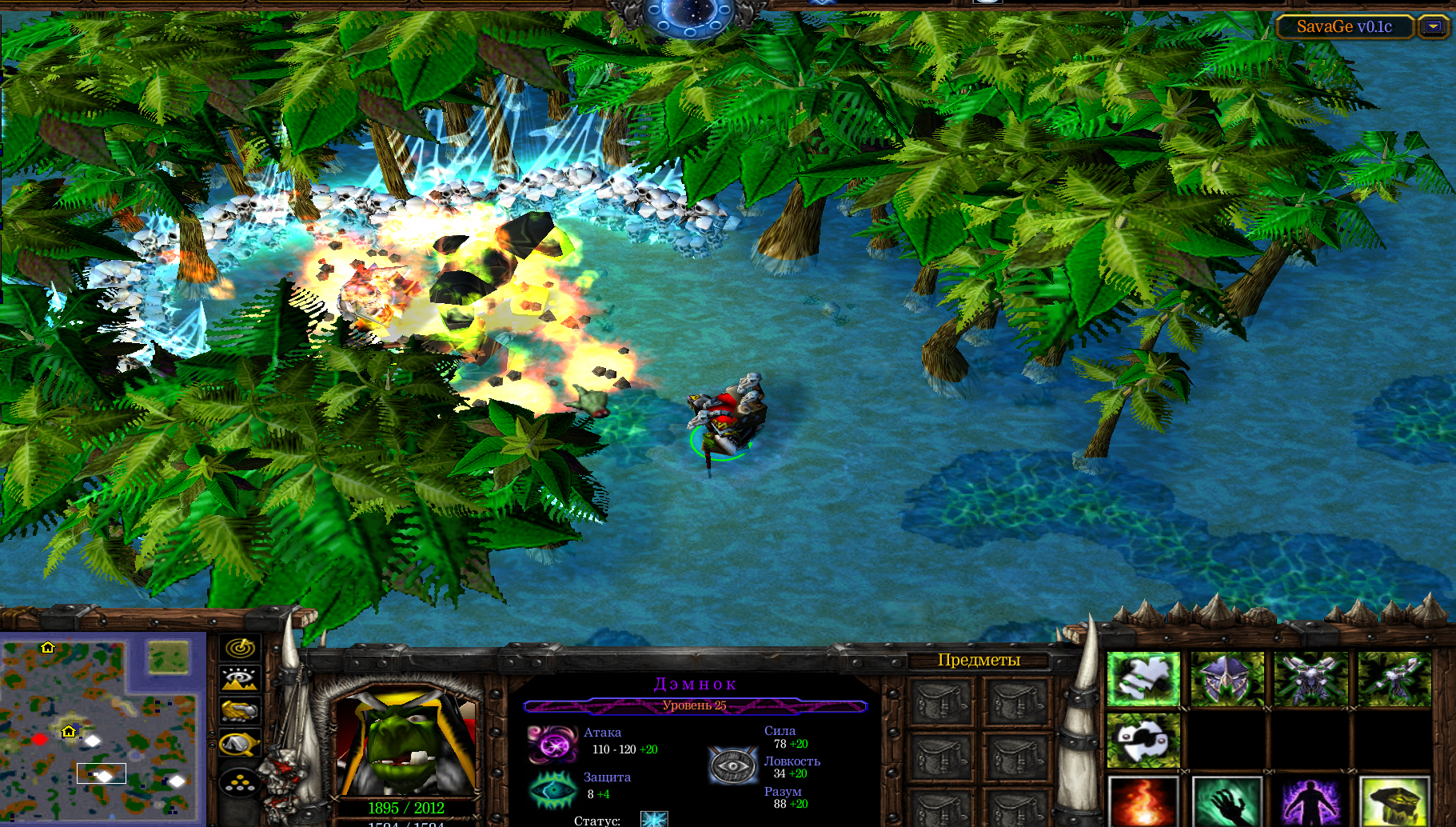Click the frost status buff icon

(654, 819)
